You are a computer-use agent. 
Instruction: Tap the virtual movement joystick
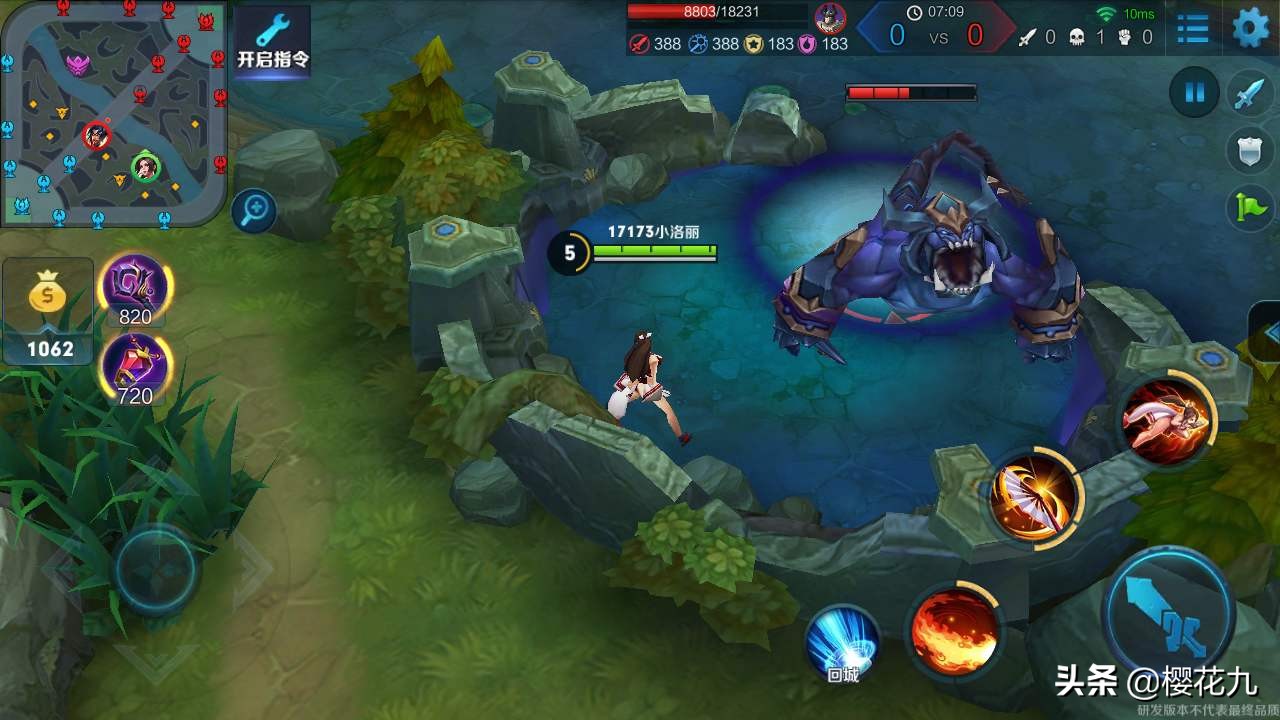(156, 570)
